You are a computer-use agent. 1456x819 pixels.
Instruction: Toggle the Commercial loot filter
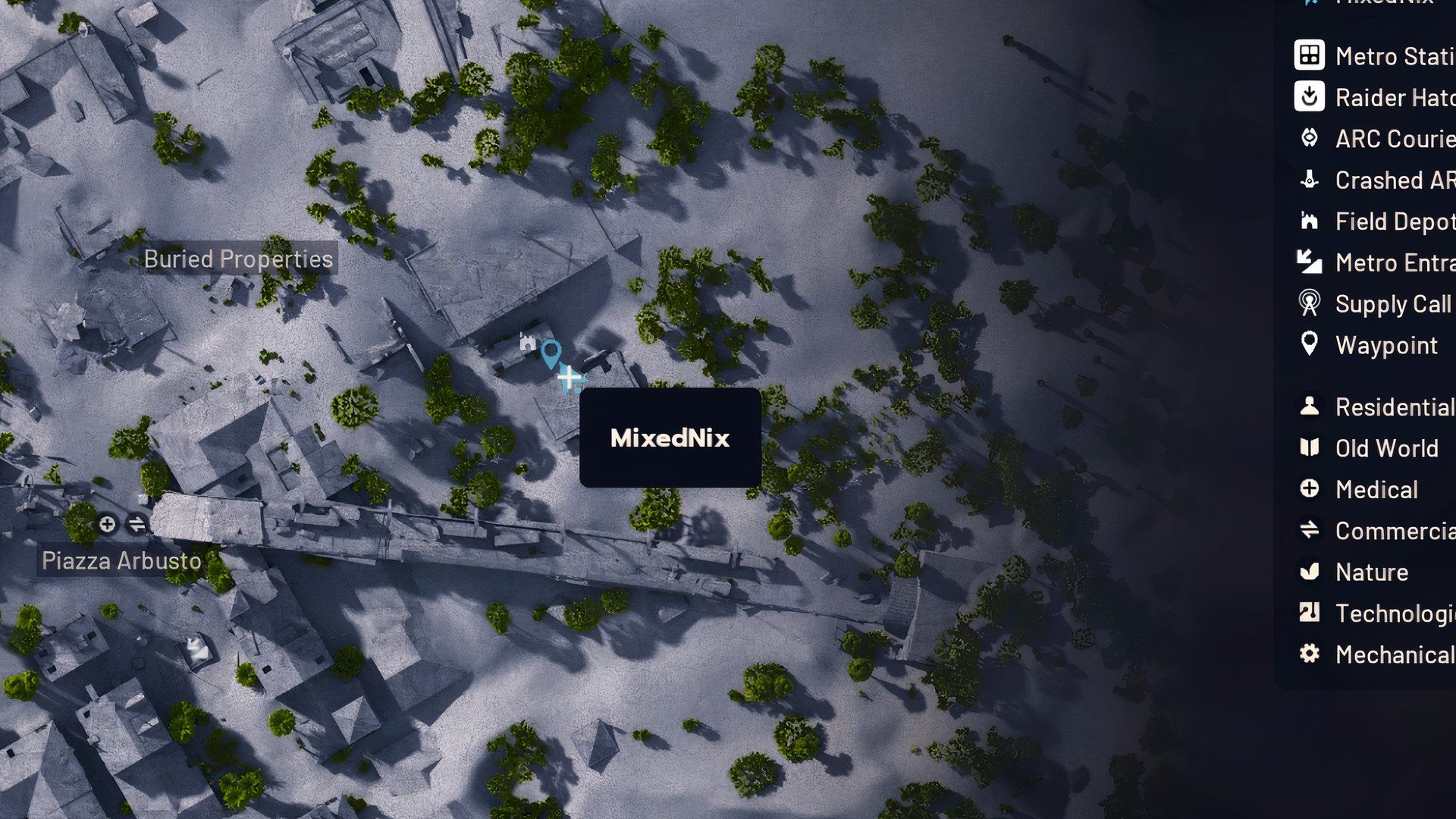(1308, 531)
